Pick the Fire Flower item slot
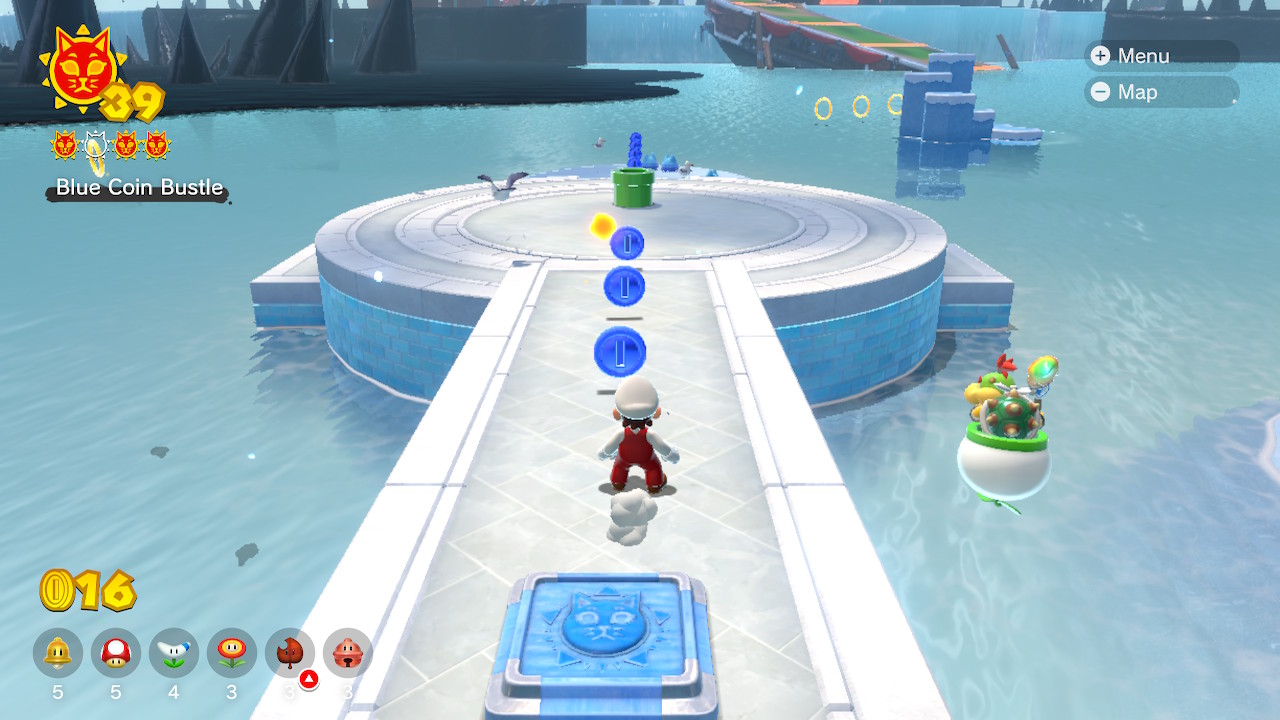This screenshot has height=720, width=1280. click(x=232, y=653)
